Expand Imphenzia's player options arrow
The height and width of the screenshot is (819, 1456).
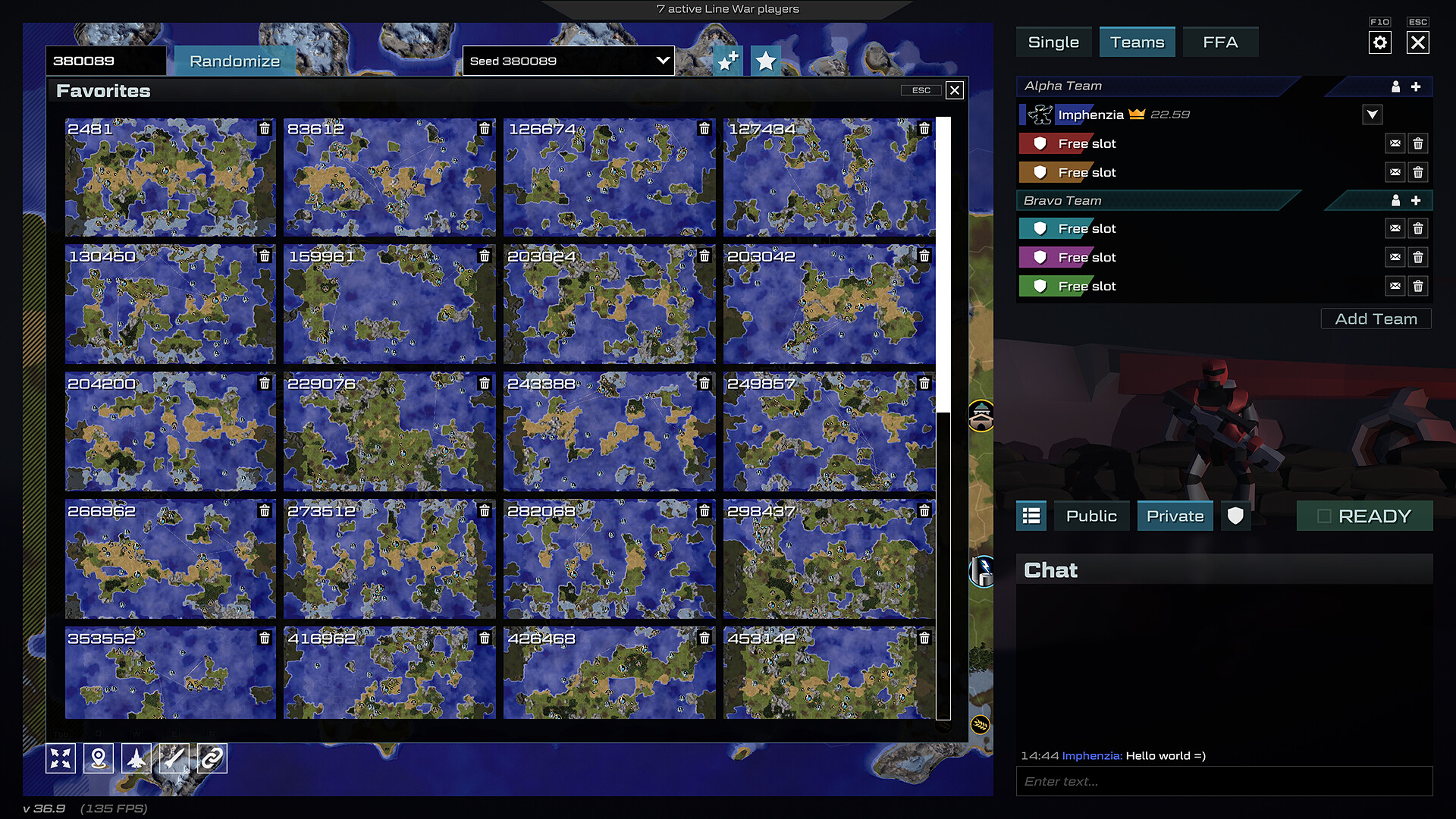[1372, 115]
